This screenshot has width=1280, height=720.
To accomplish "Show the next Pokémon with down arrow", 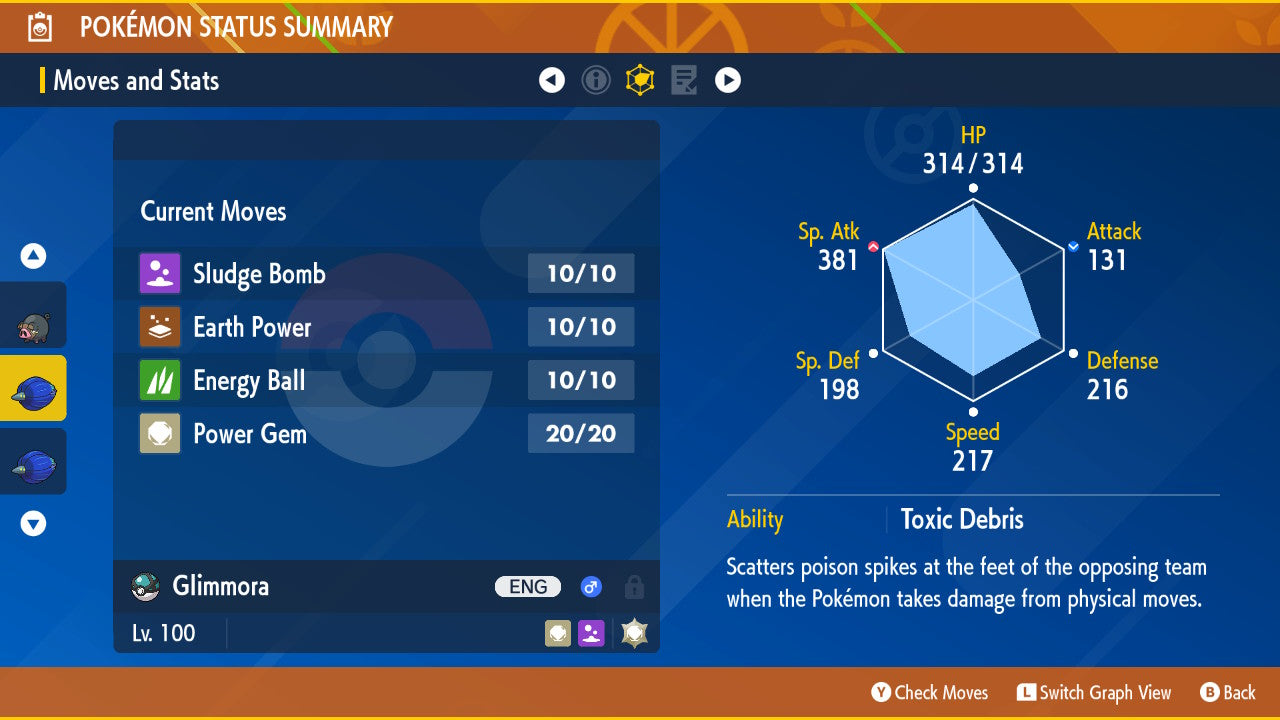I will click(33, 523).
